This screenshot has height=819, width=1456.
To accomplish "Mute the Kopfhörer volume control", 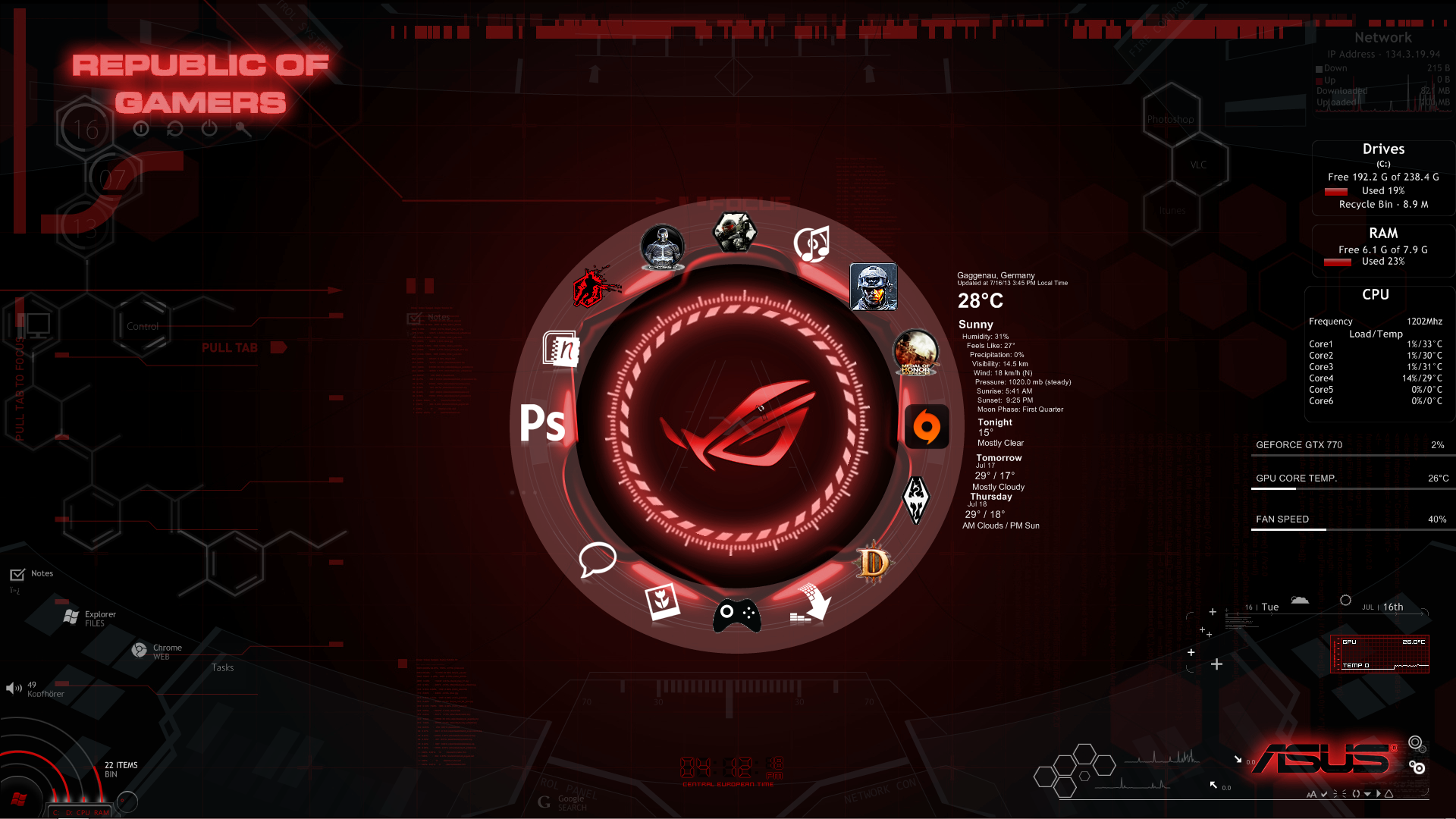I will pos(12,688).
